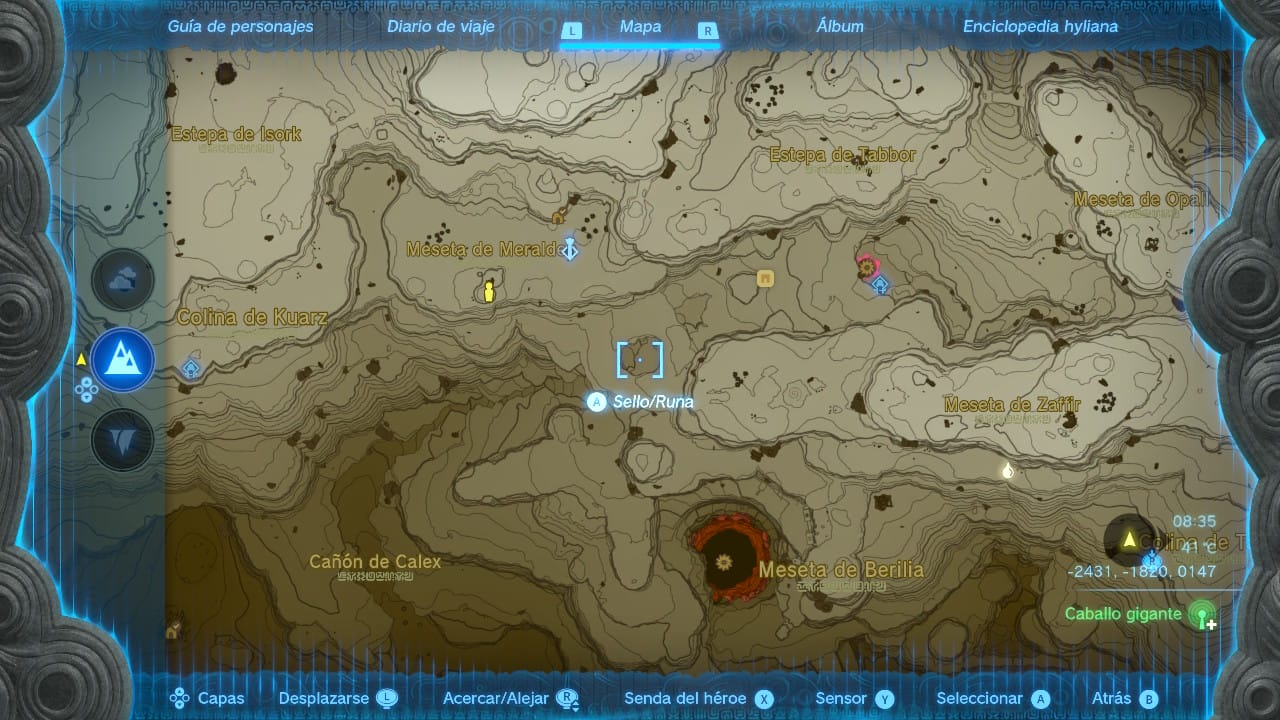This screenshot has width=1280, height=720.
Task: Show the sky layer with the cloud icon
Action: (x=123, y=281)
